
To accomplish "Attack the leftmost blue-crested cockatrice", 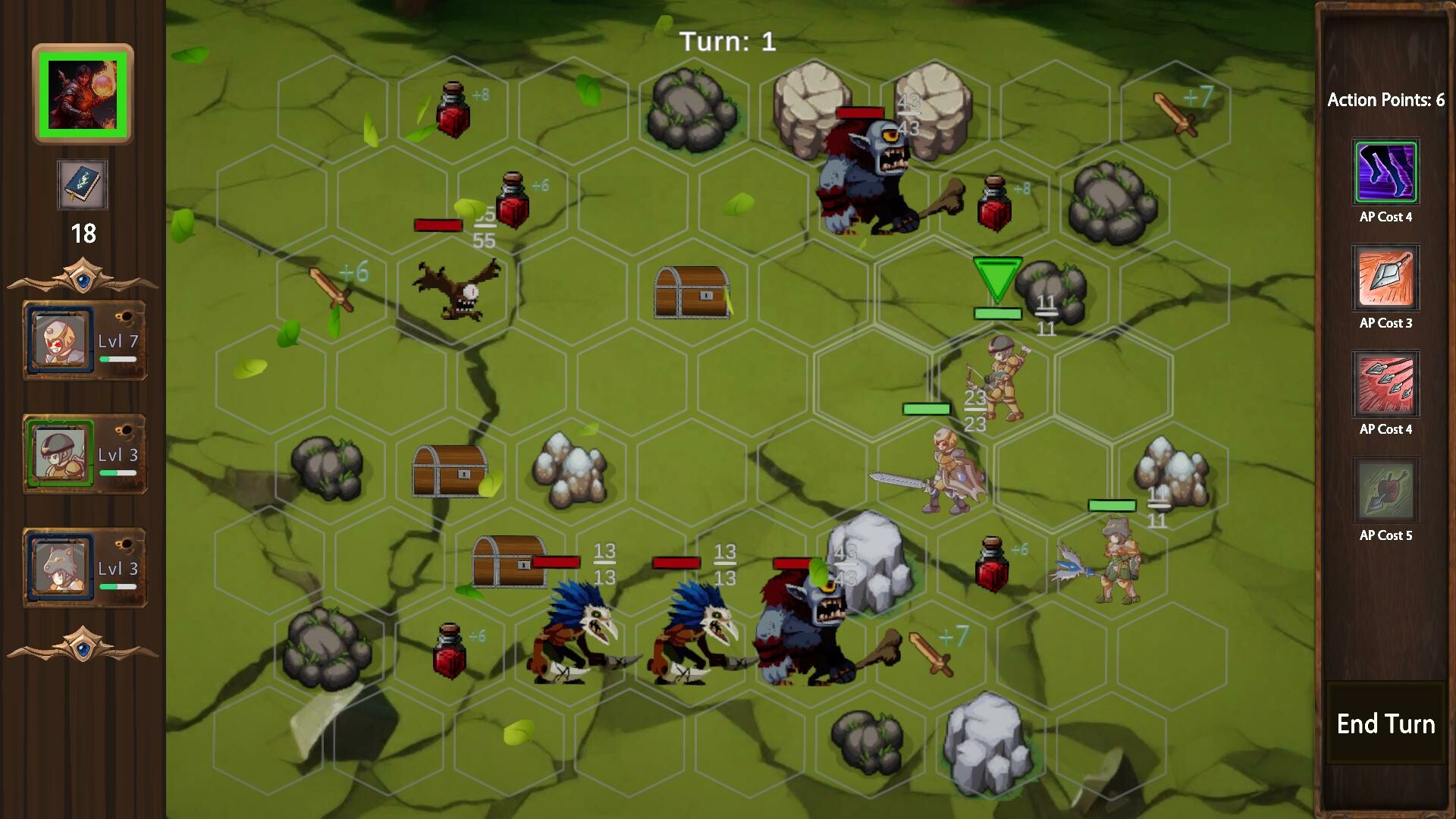I will coord(580,637).
